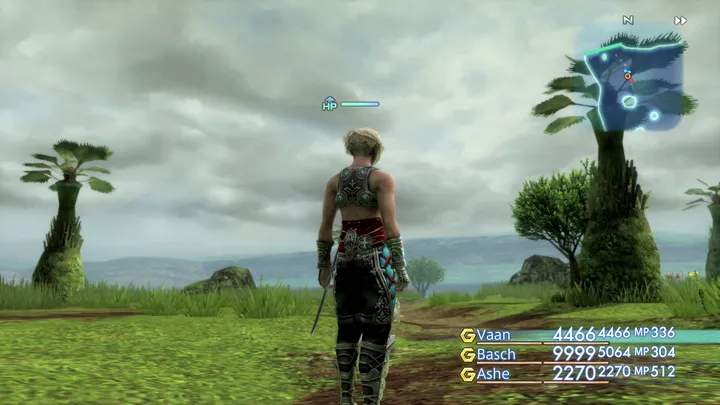The image size is (720, 405).
Task: Toggle the gambit icon beside Vaan
Action: pyautogui.click(x=467, y=334)
